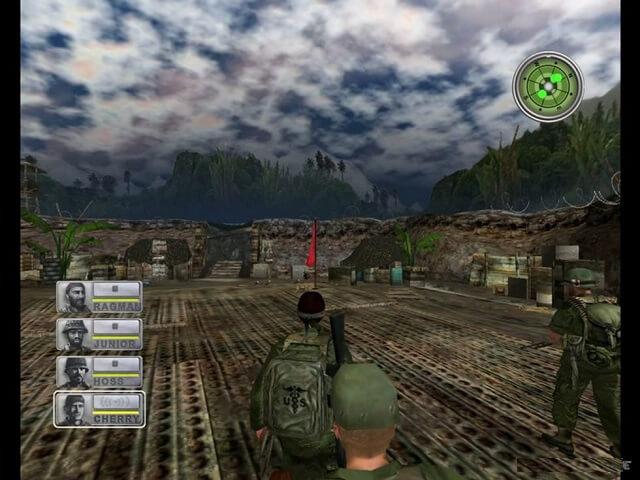The width and height of the screenshot is (640, 480).
Task: Select squad member Ragman
Action: 99,297
